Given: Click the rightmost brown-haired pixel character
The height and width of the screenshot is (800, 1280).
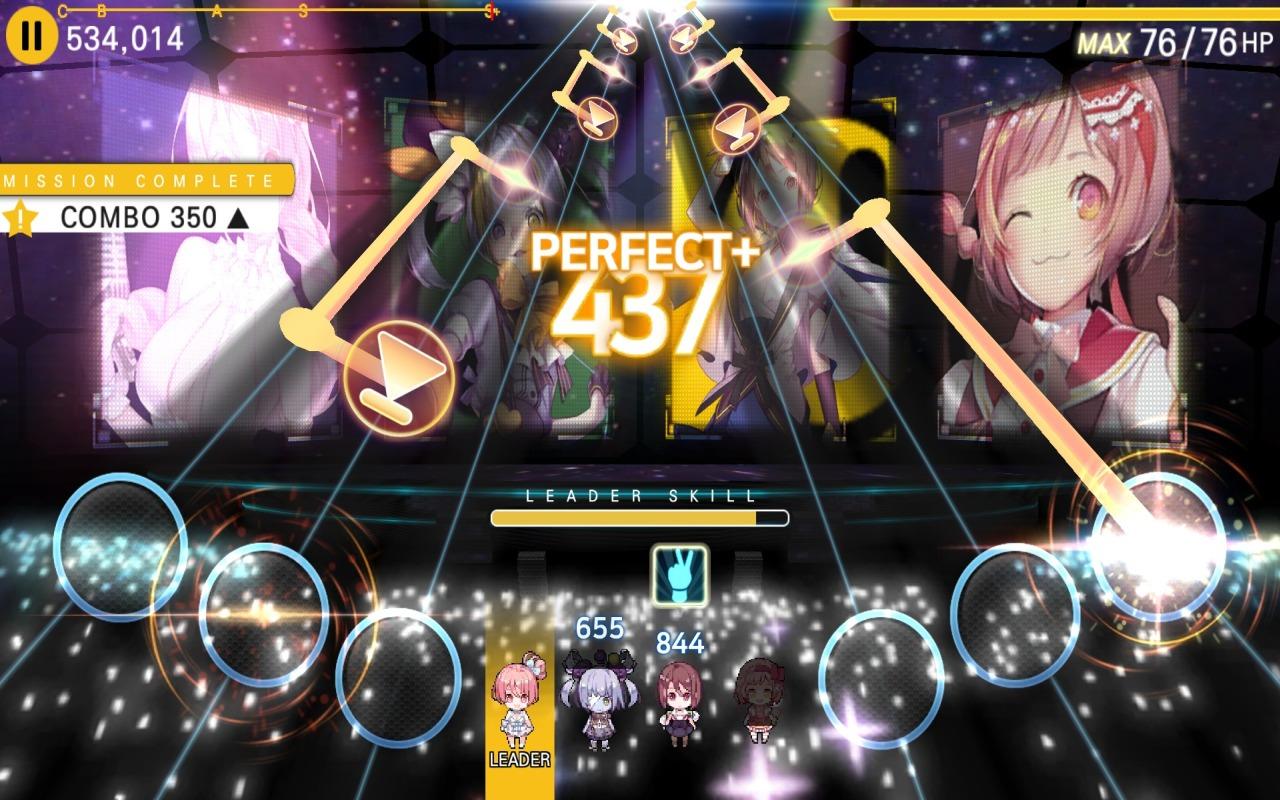Looking at the screenshot, I should pos(758,698).
